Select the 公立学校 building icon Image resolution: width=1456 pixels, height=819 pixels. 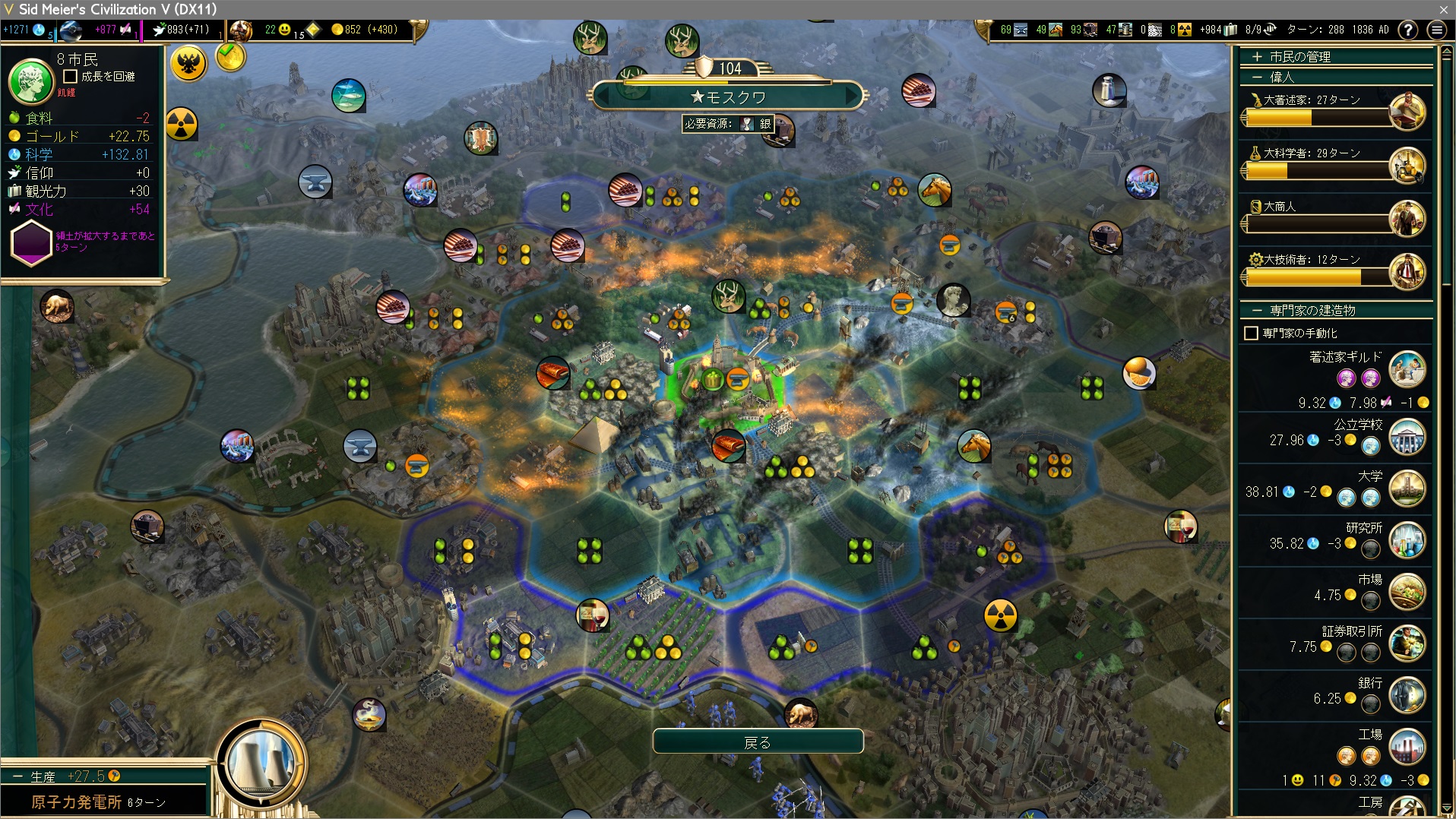1407,437
